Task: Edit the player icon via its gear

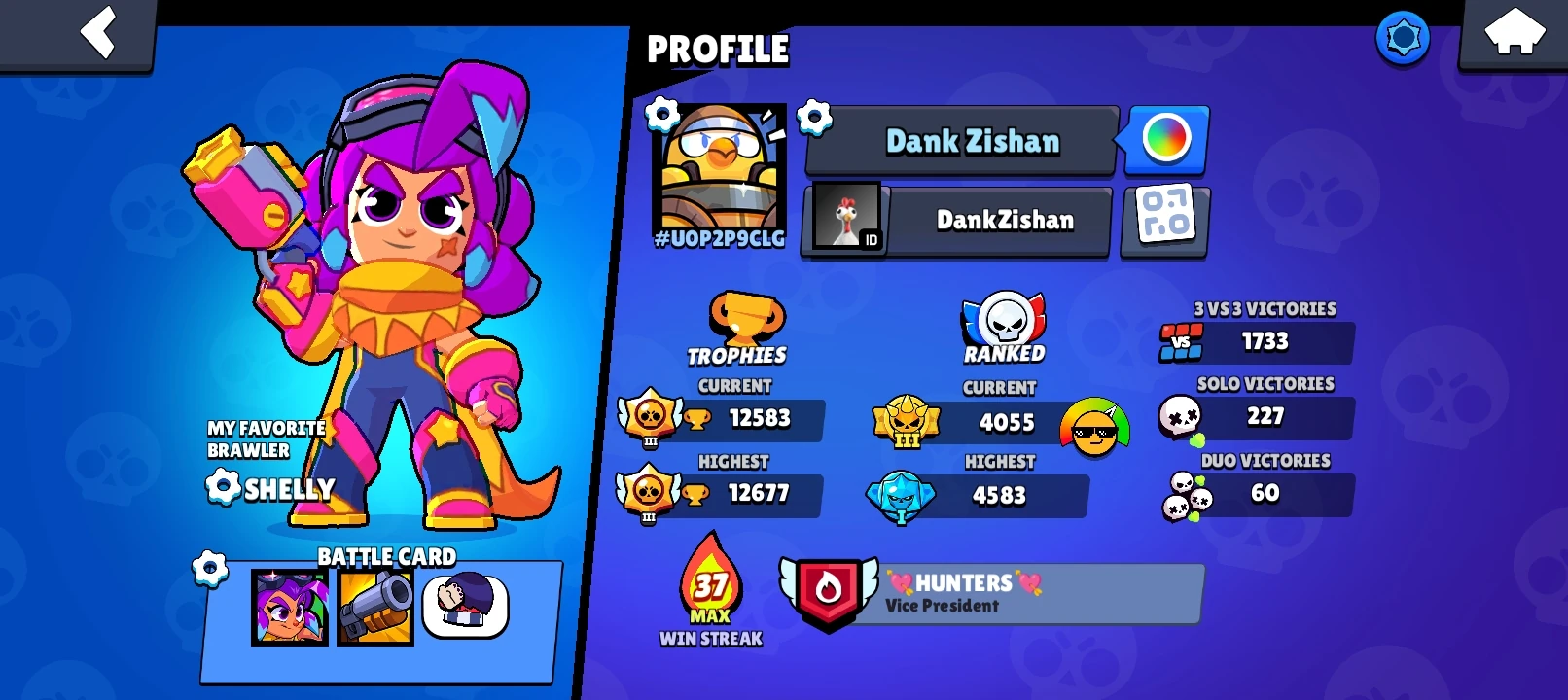Action: [x=660, y=114]
